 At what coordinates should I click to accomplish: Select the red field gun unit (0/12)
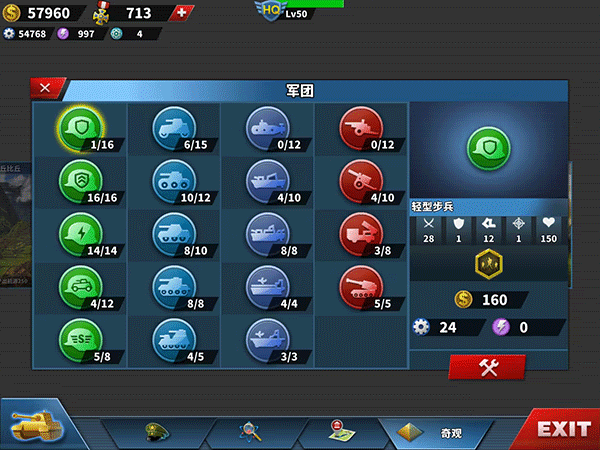359,126
